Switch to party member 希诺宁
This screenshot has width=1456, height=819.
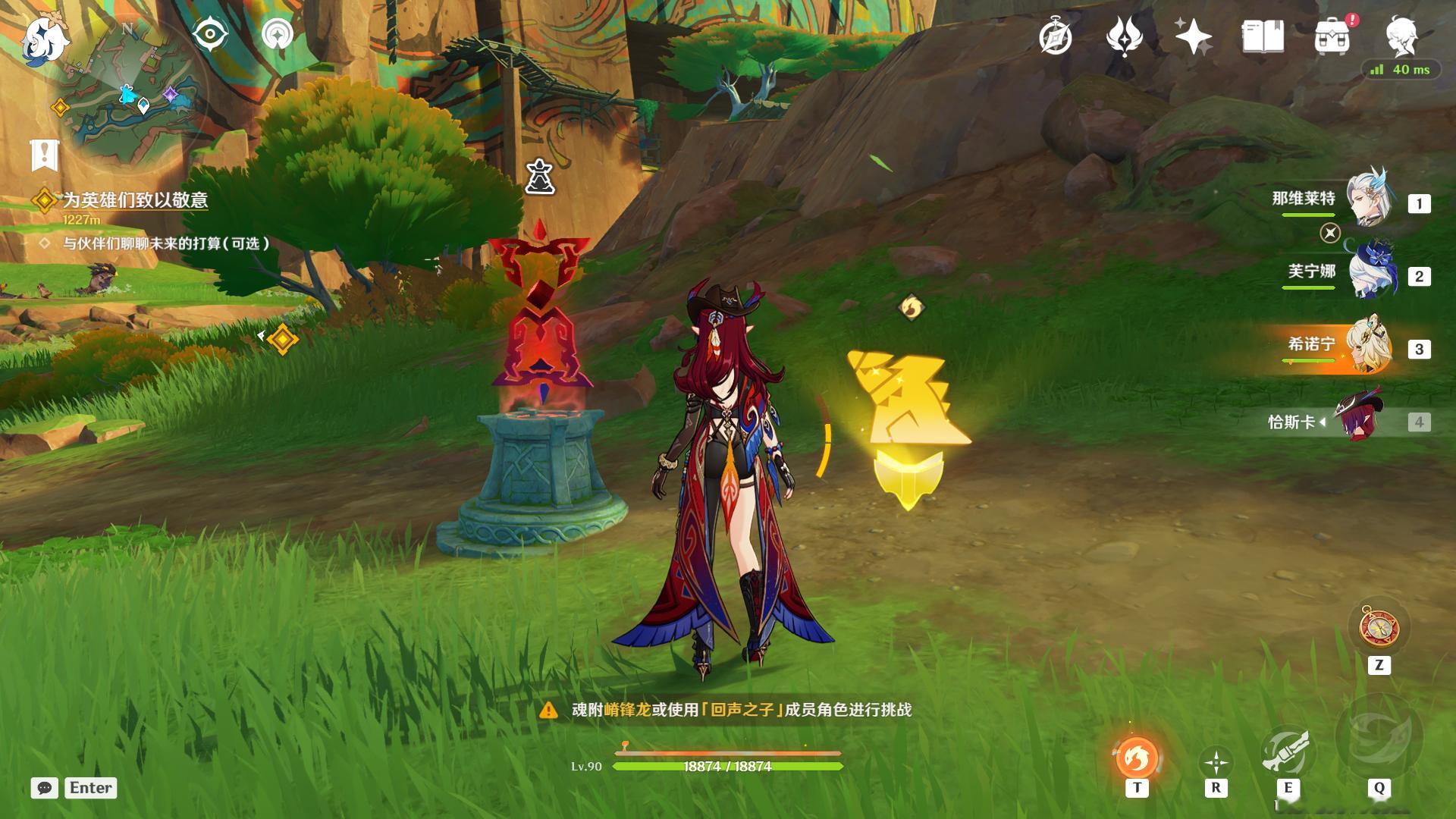click(x=1370, y=347)
